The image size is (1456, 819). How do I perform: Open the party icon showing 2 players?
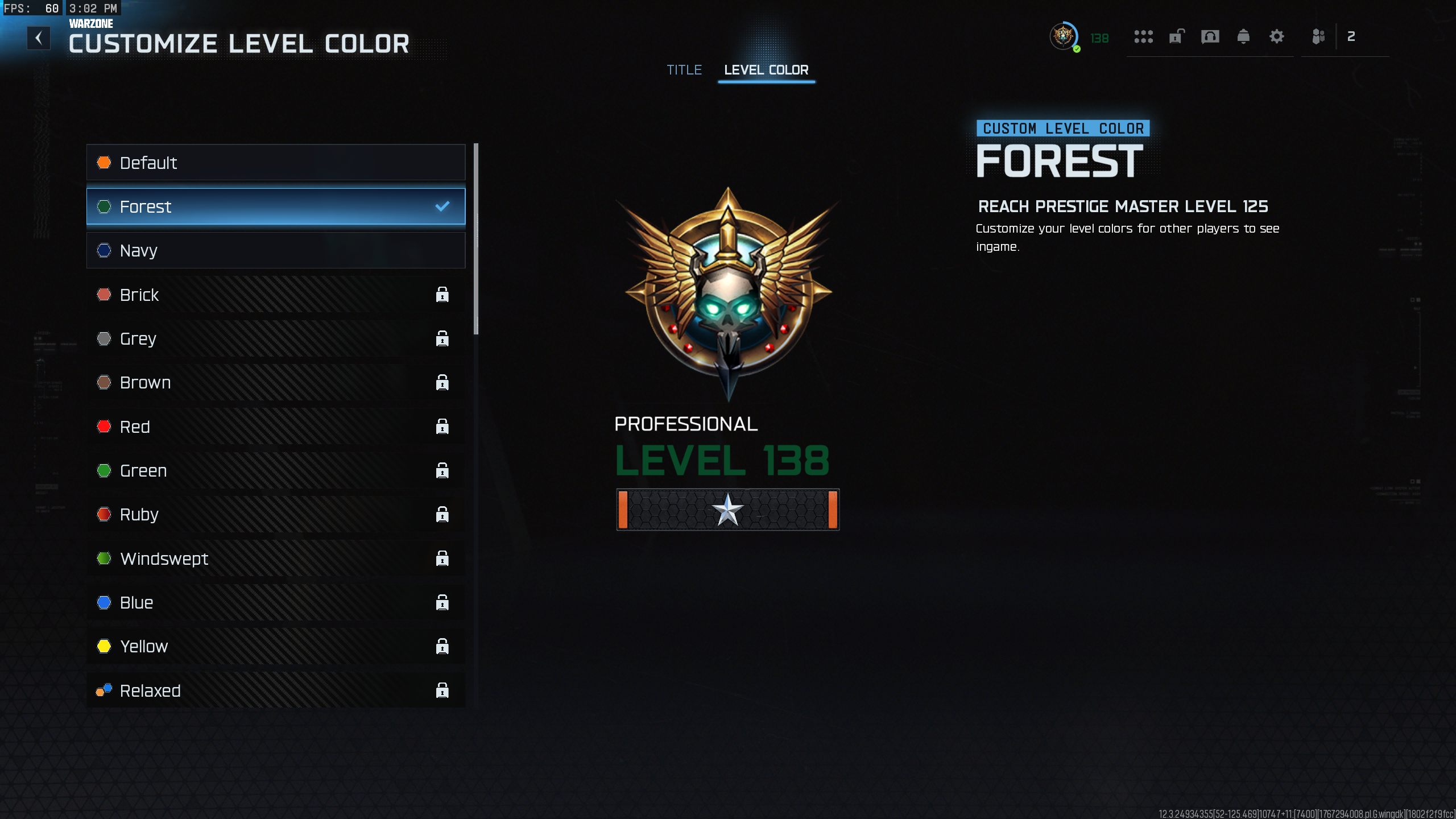(x=1319, y=36)
